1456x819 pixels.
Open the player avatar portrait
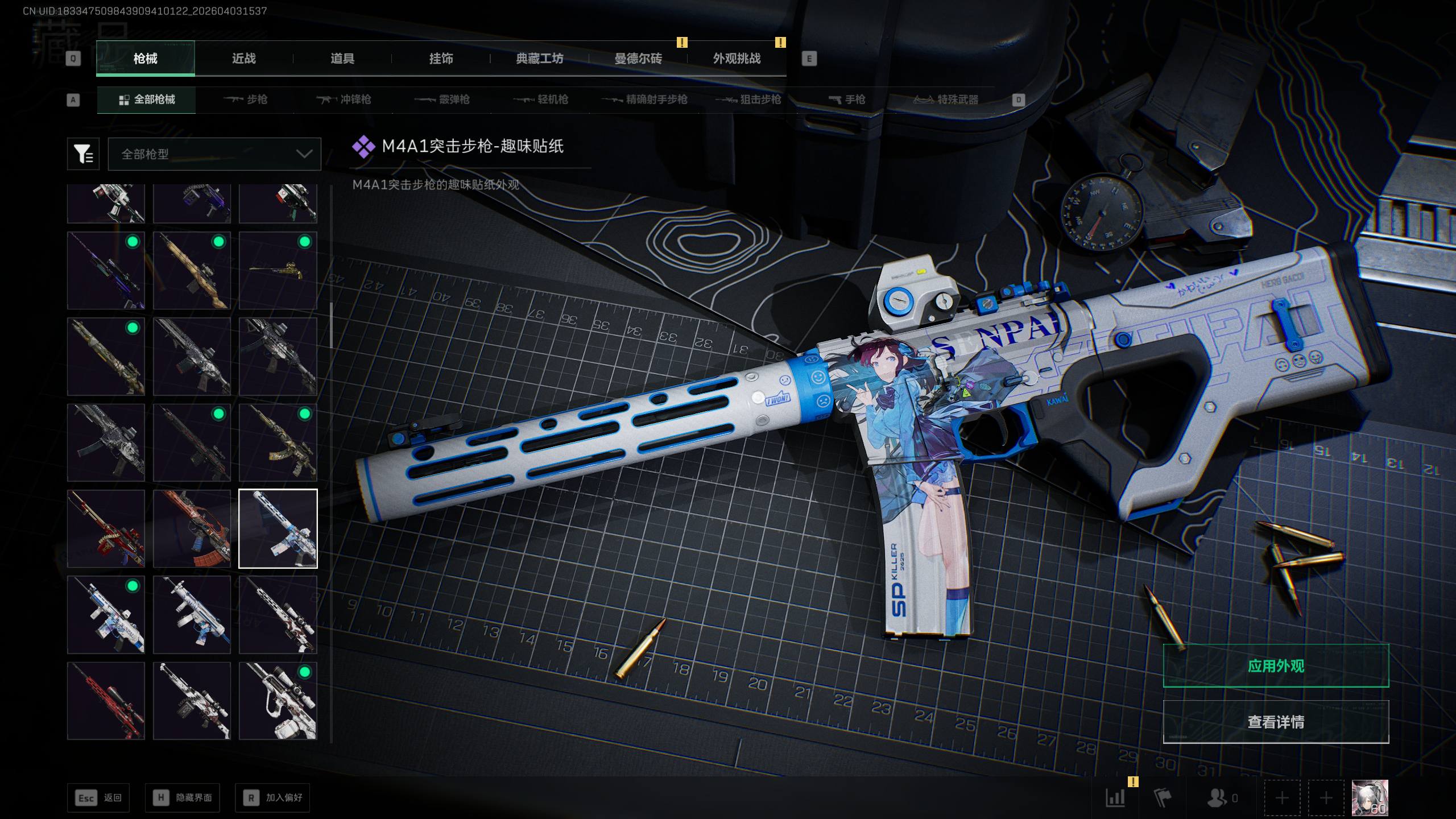pos(1370,798)
